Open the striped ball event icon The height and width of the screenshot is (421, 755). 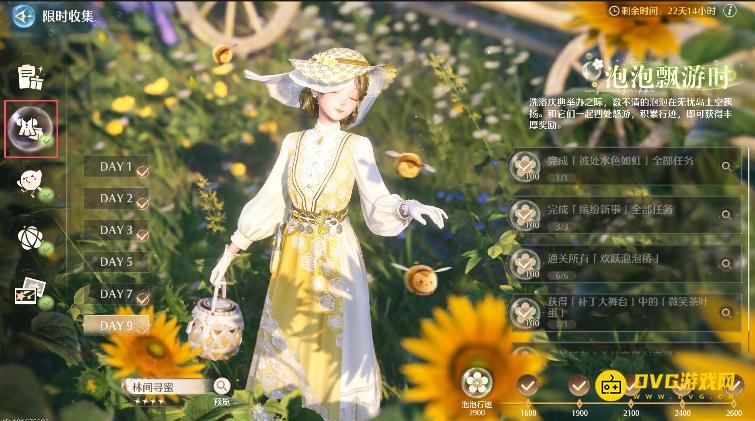tap(30, 237)
